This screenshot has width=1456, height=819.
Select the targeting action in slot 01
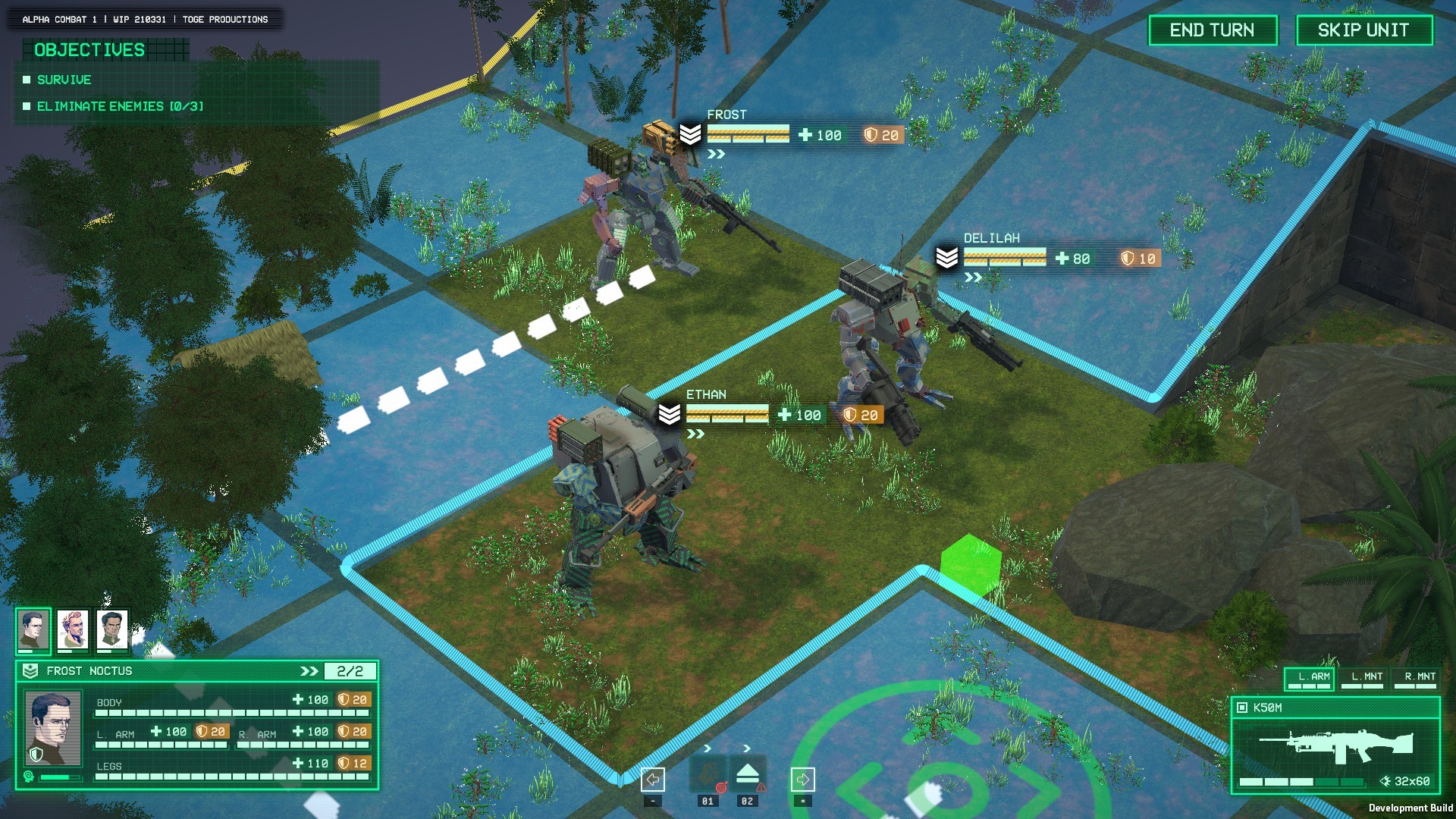(x=708, y=773)
